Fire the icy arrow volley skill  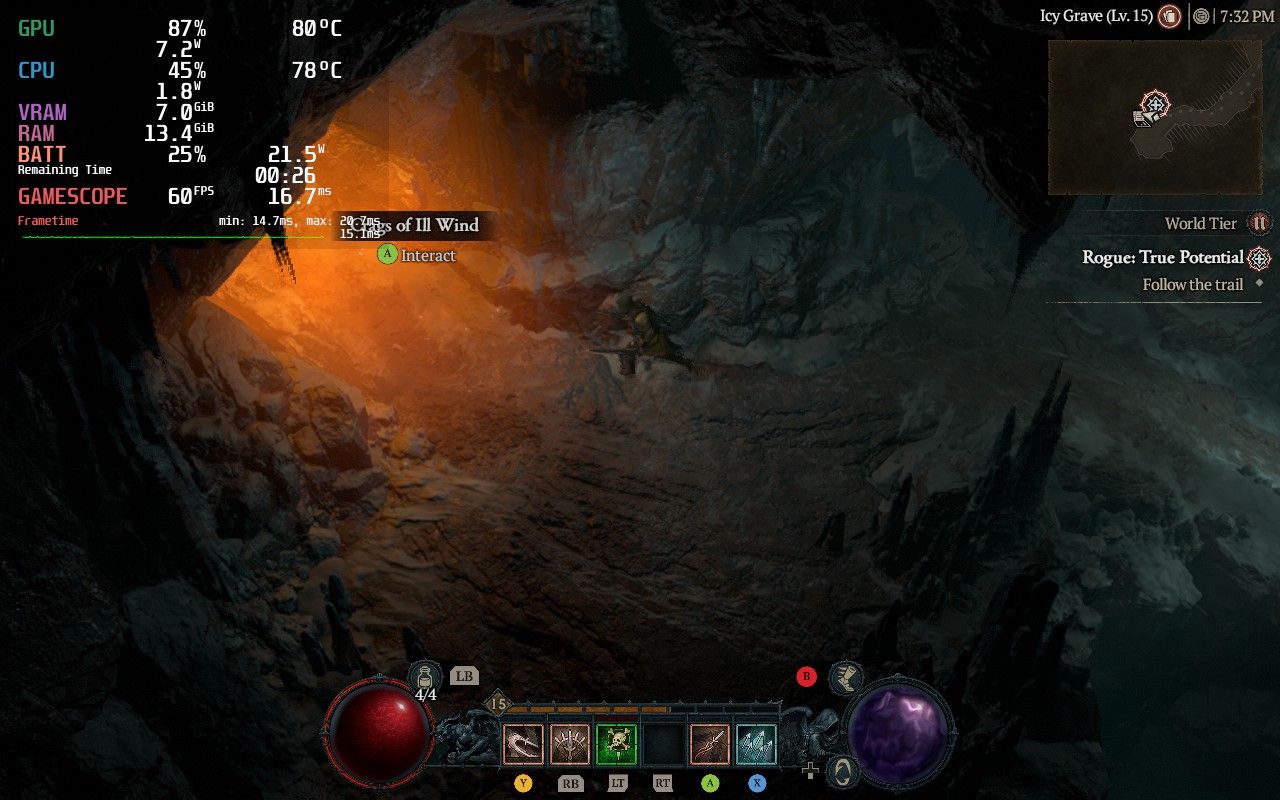coord(757,745)
